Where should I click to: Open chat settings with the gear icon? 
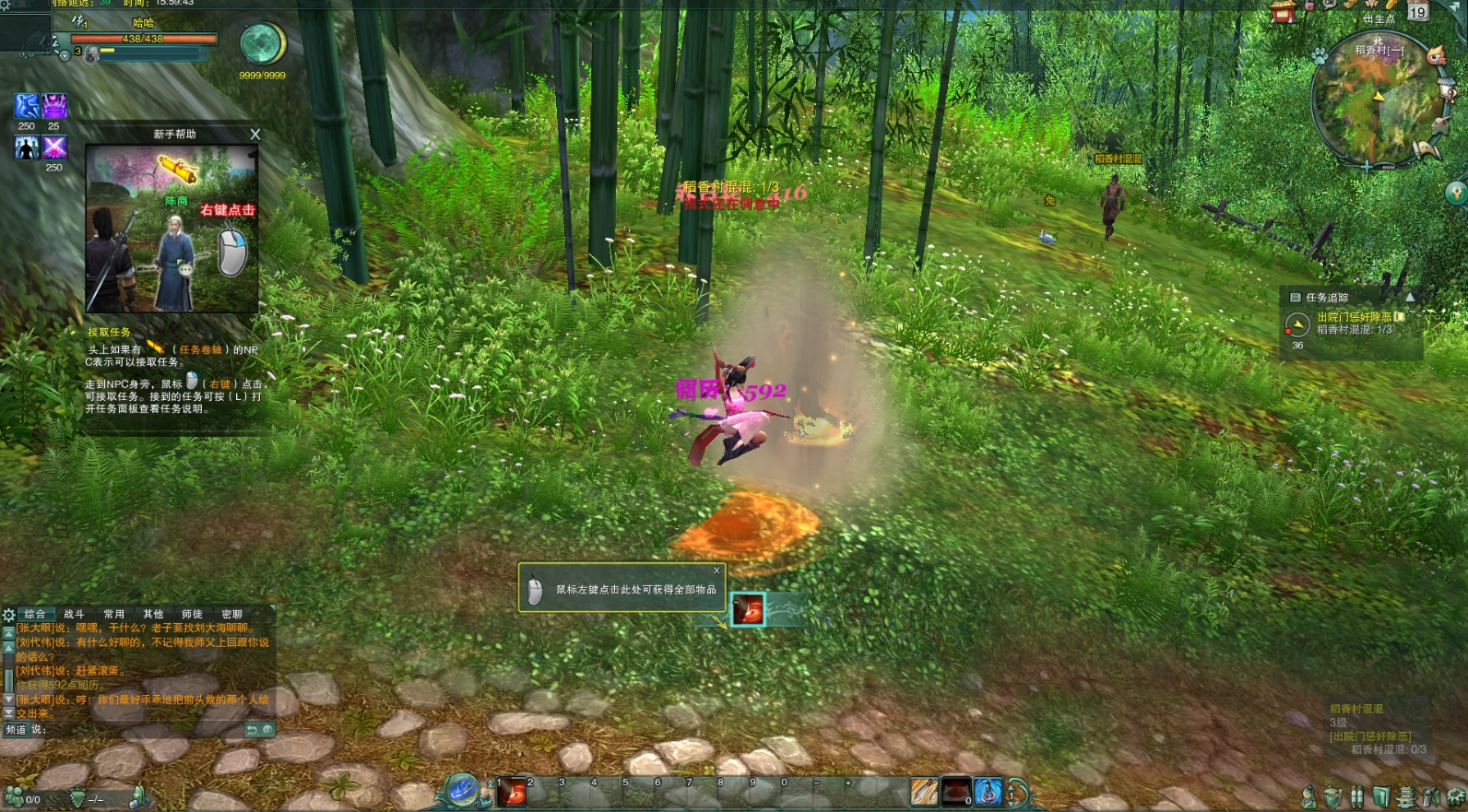click(8, 615)
